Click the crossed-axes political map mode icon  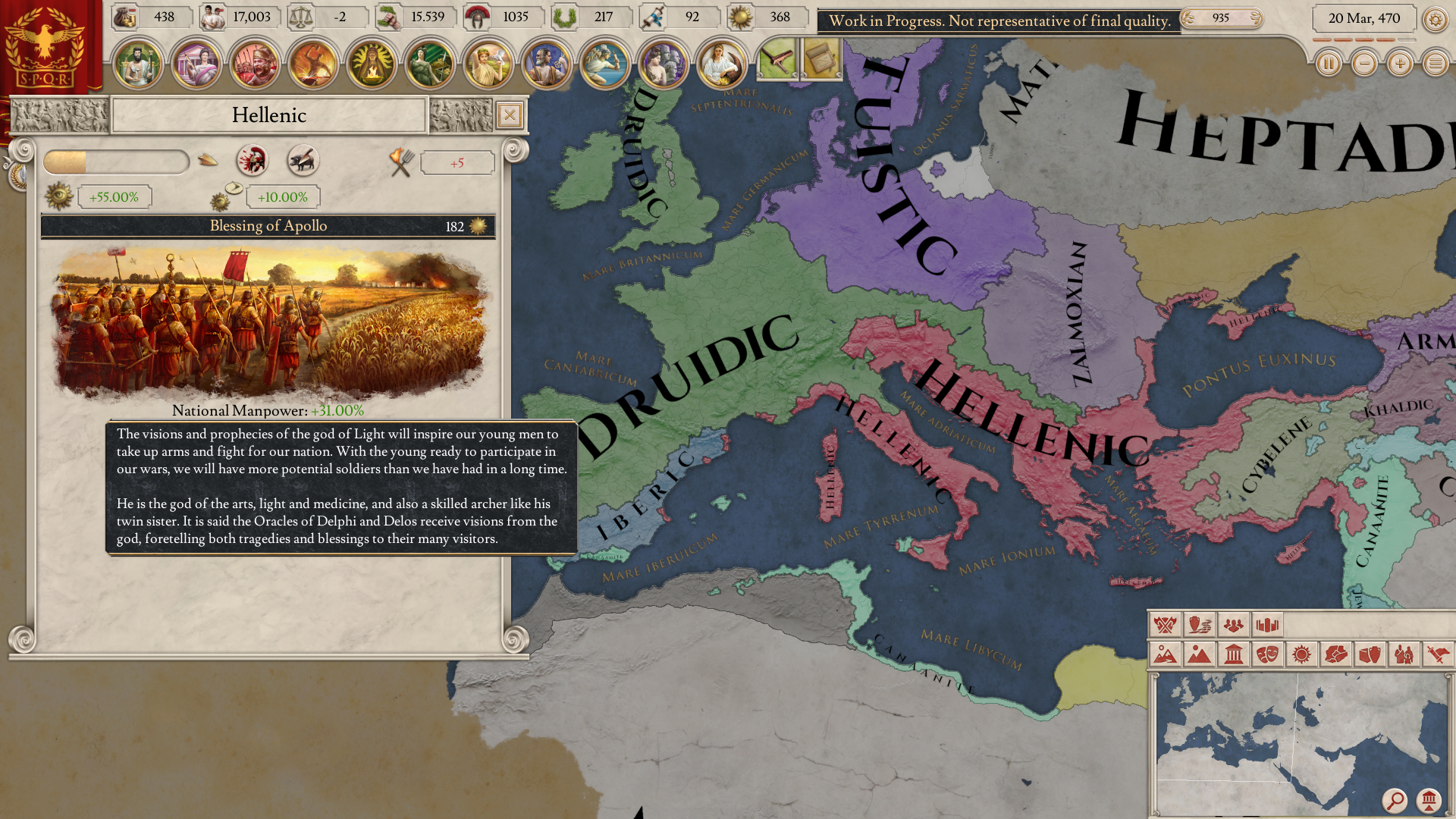[1163, 626]
